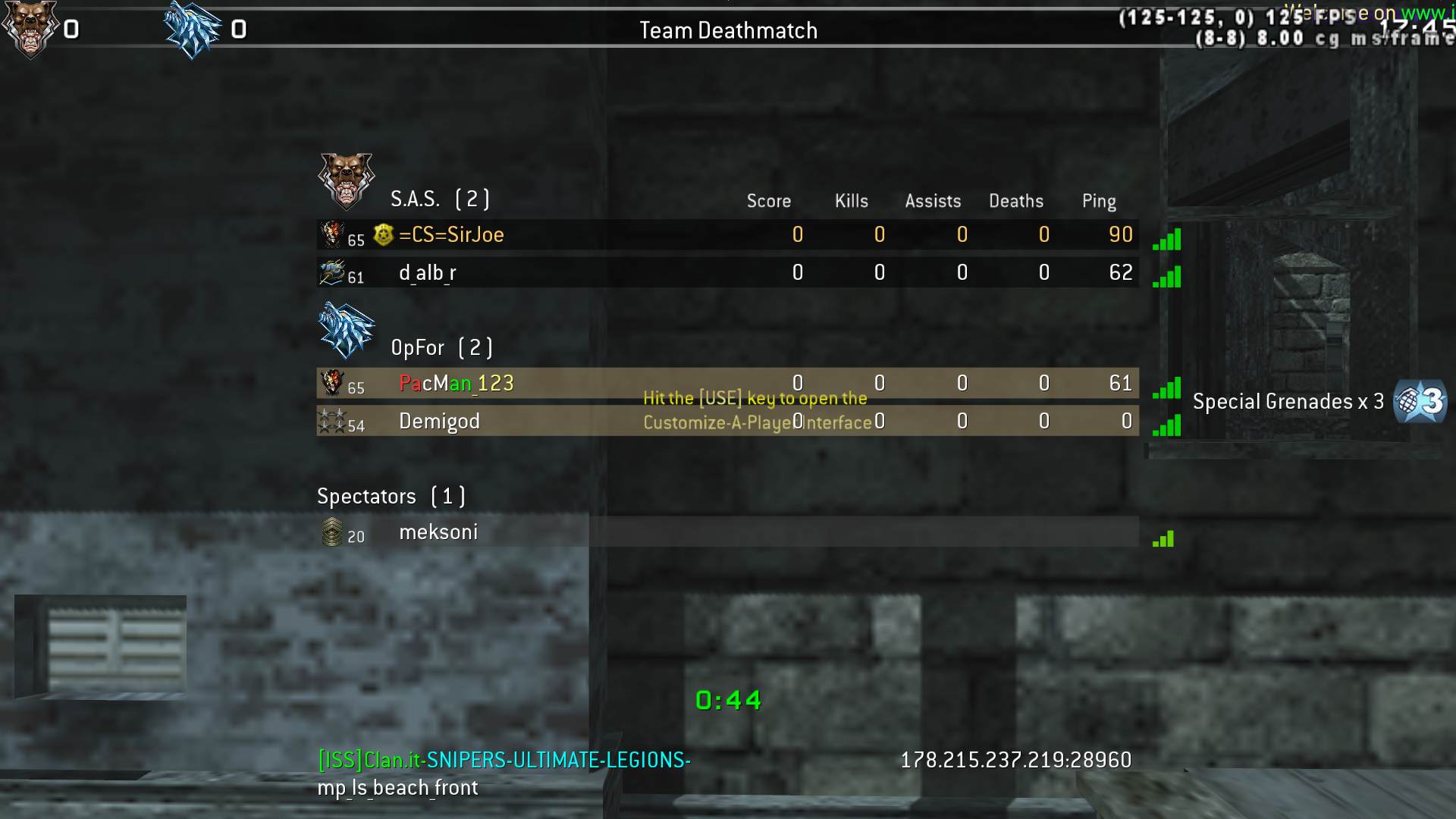Image resolution: width=1456 pixels, height=819 pixels.
Task: Select the Demigod player row
Action: tap(439, 422)
